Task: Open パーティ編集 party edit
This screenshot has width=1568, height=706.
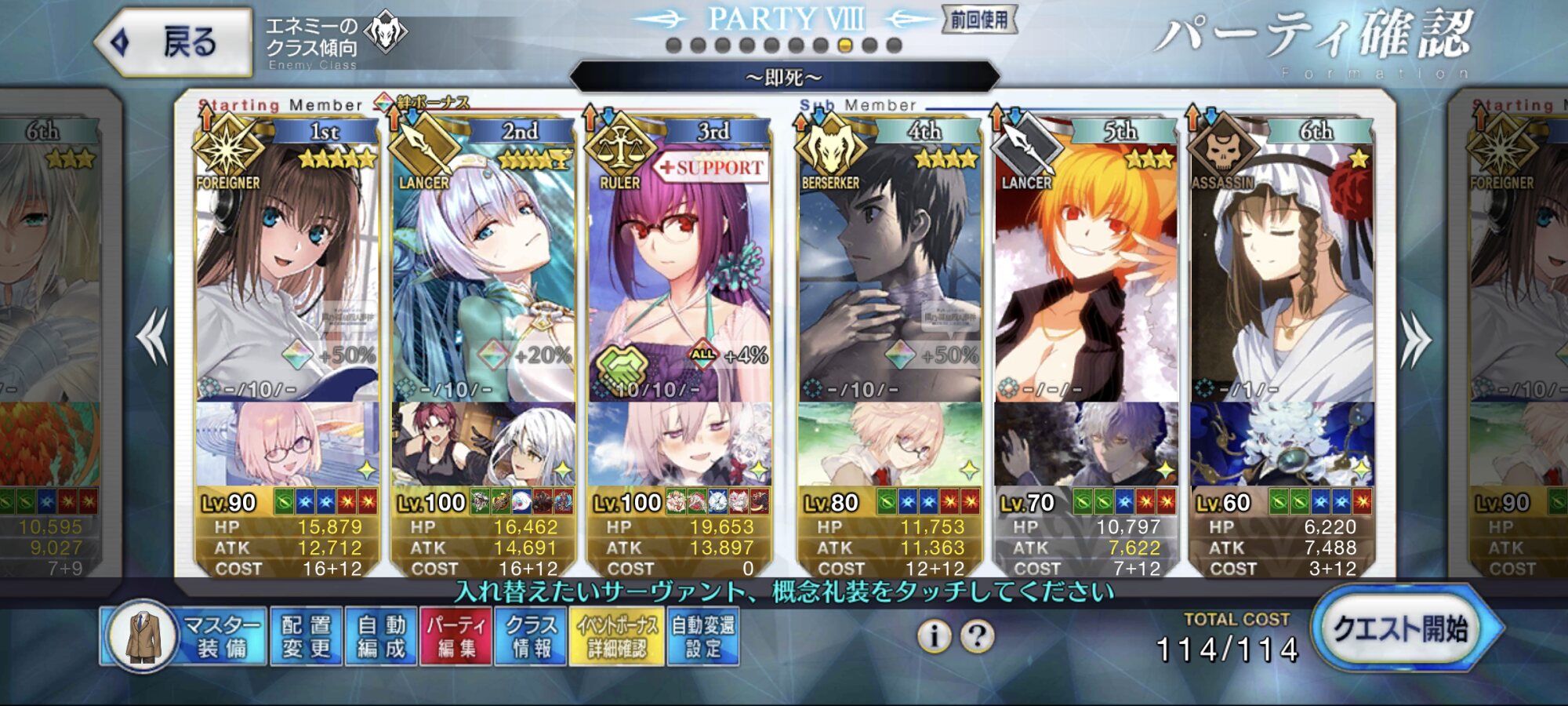Action: [456, 636]
